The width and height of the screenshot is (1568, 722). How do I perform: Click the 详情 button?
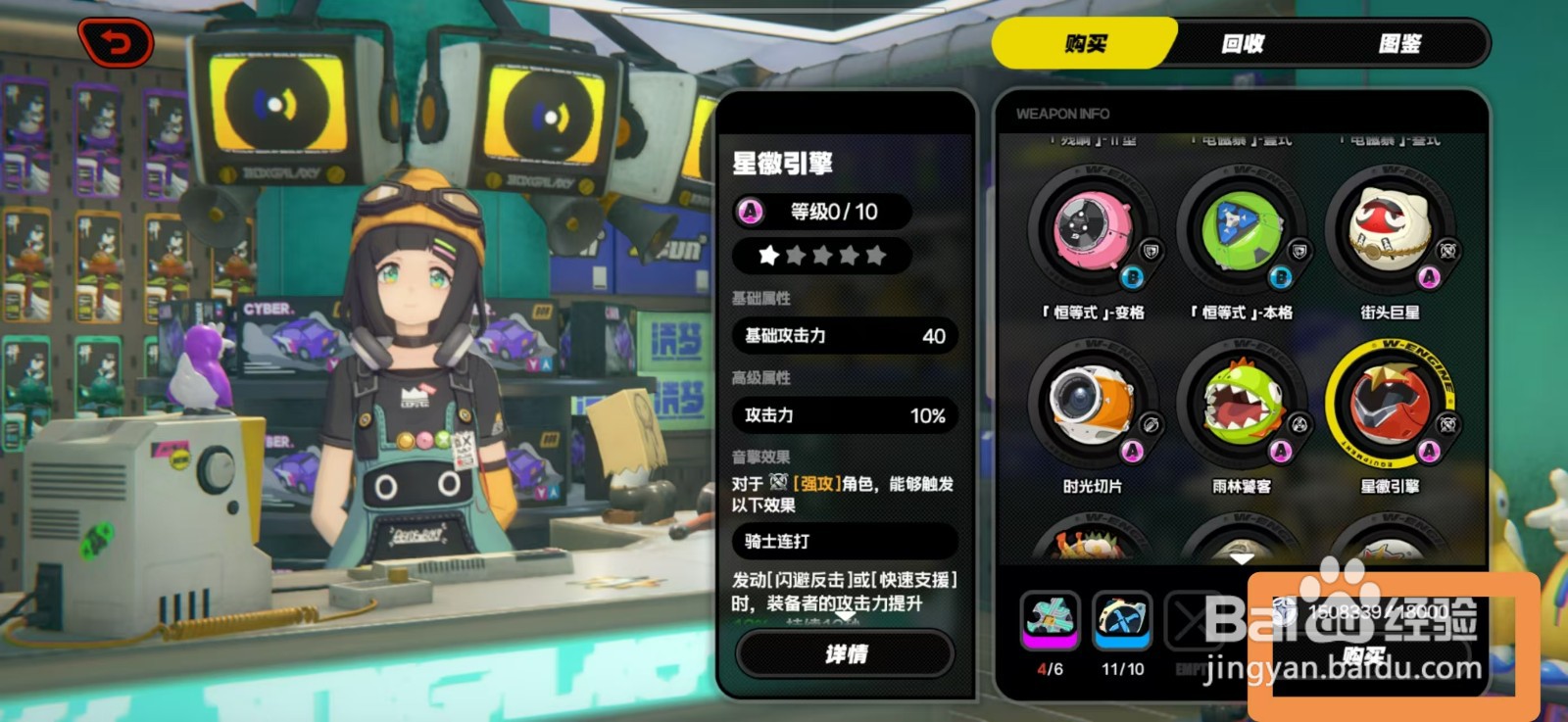tap(845, 653)
